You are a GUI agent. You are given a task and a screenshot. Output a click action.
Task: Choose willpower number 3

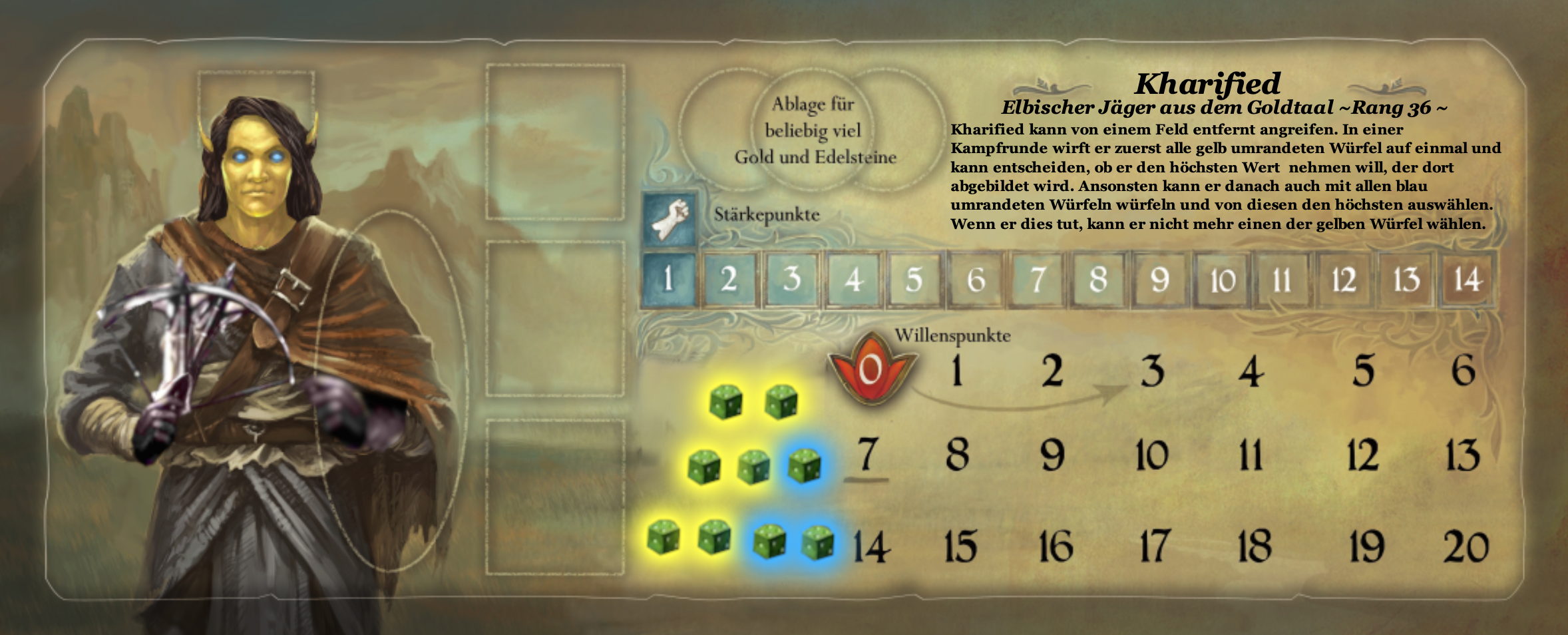1152,371
